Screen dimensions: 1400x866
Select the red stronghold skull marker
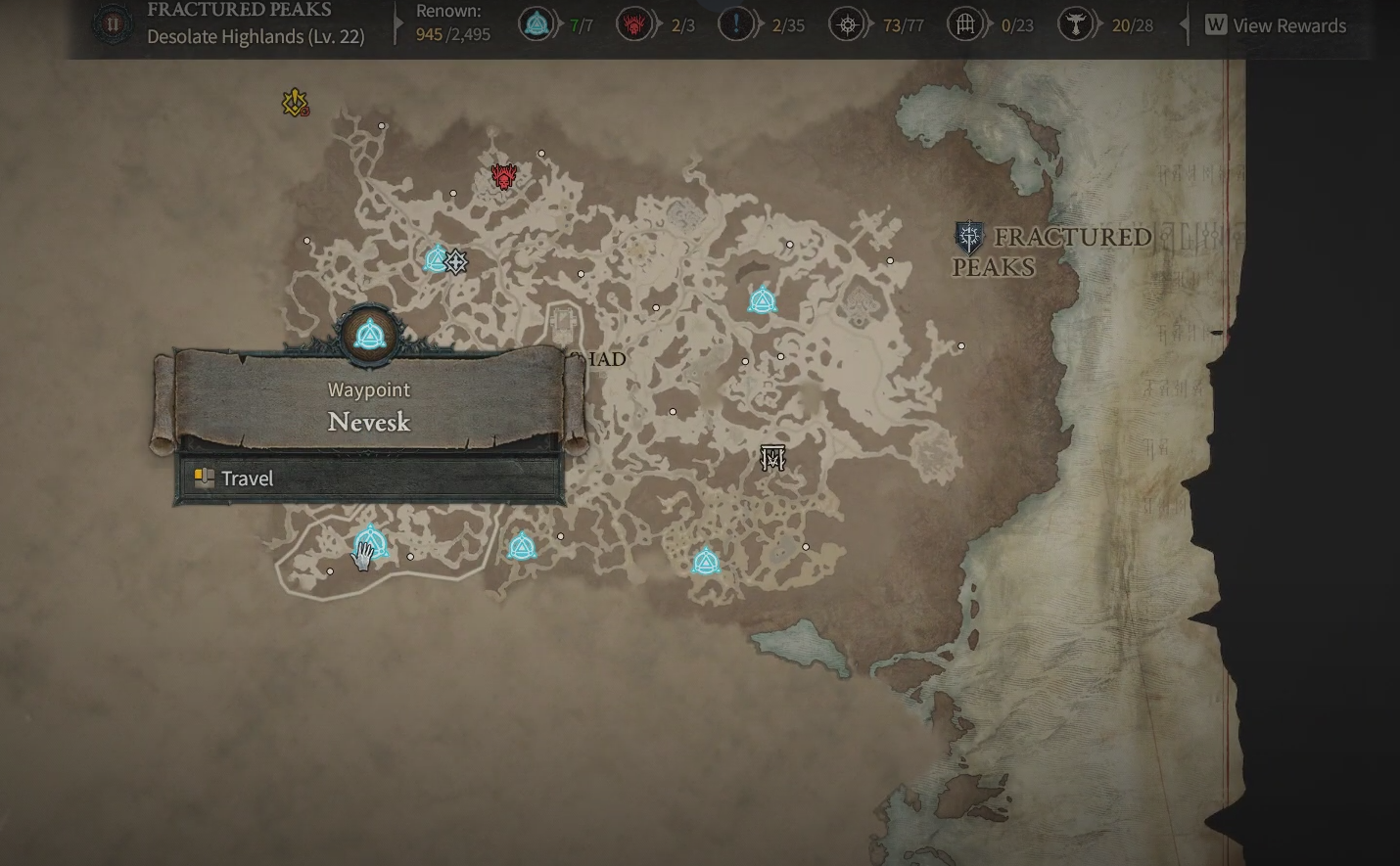[504, 177]
